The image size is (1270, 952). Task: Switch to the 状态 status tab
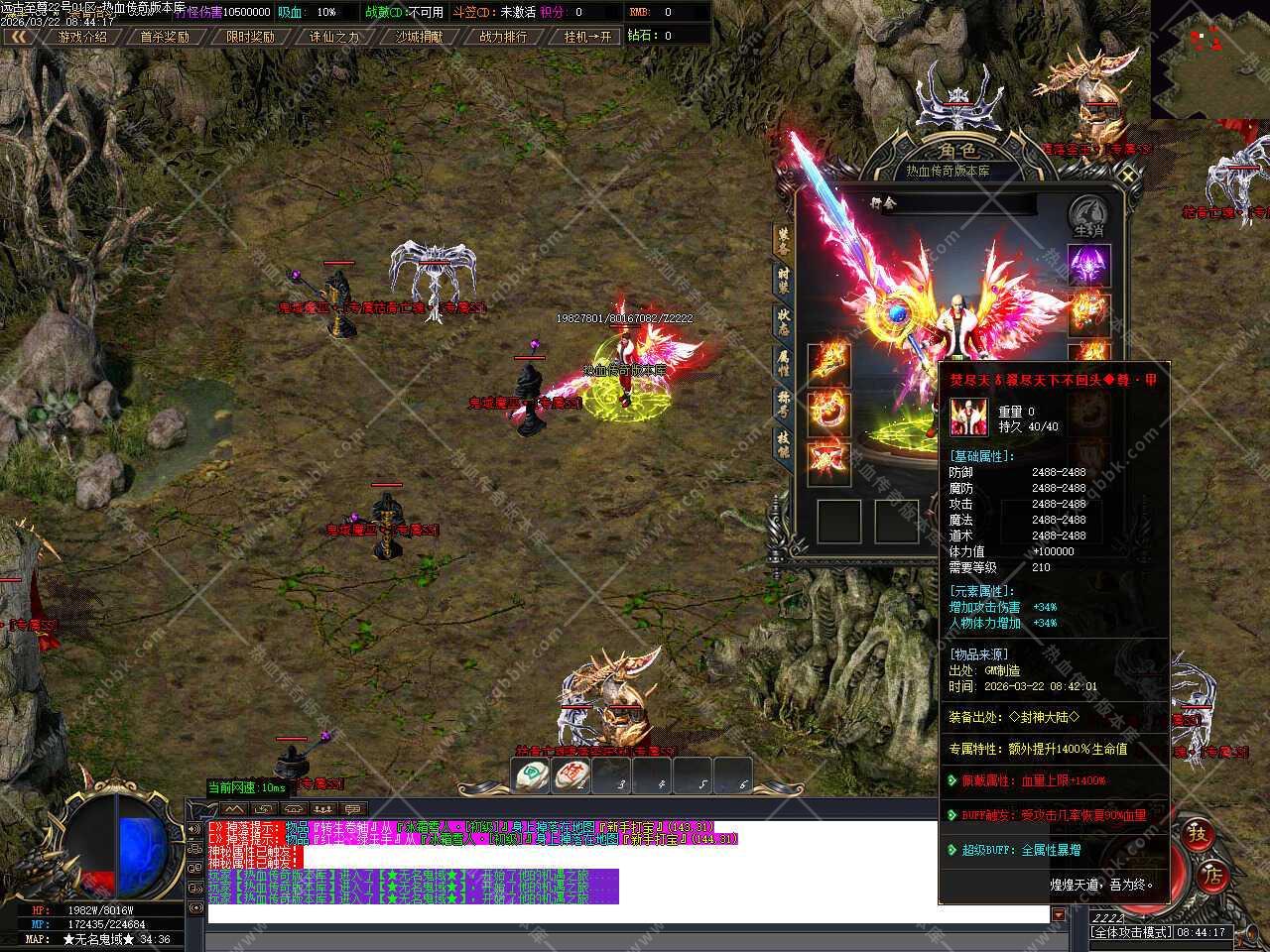pyautogui.click(x=784, y=321)
